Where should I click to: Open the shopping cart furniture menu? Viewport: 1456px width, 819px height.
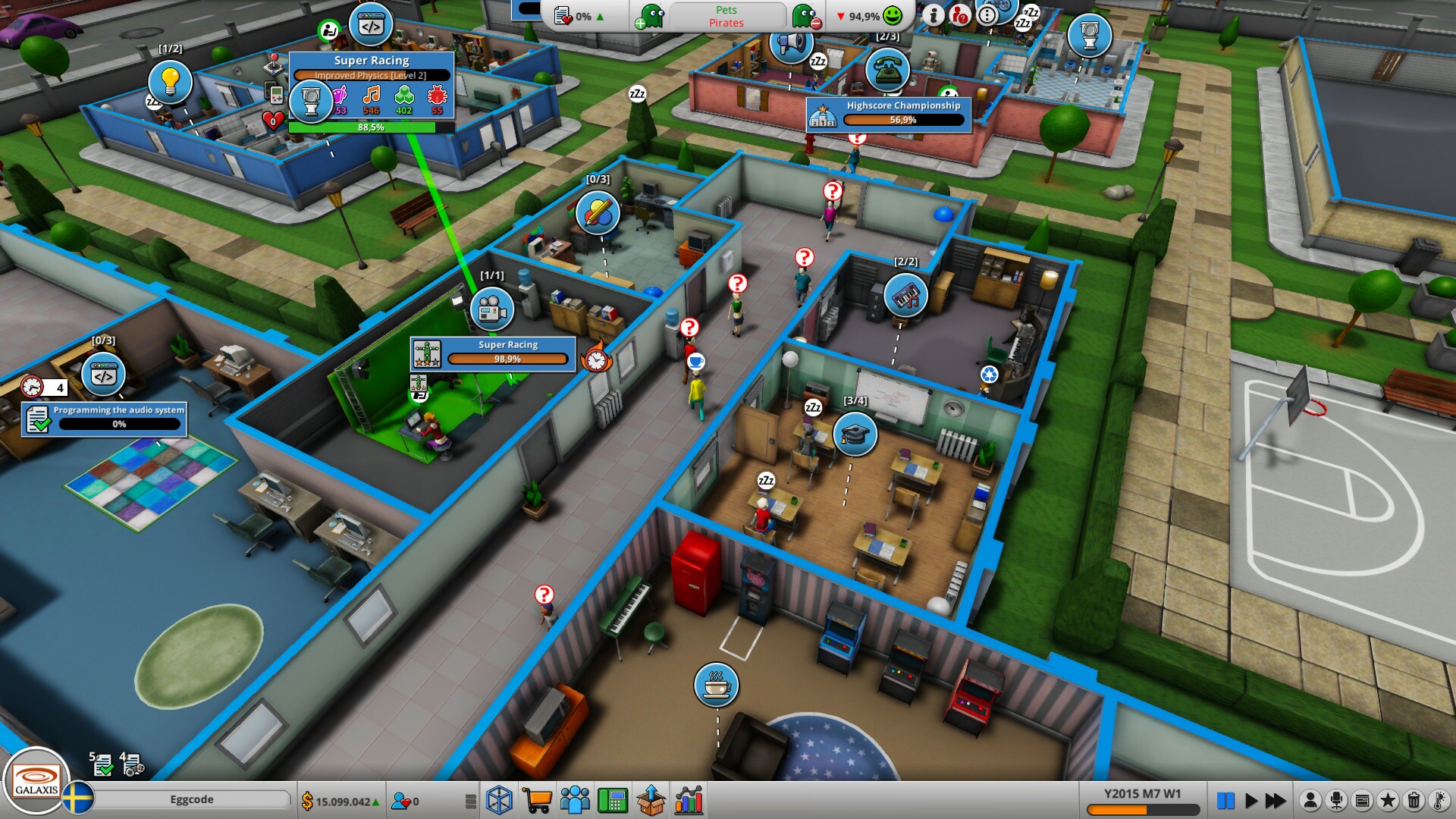click(x=537, y=800)
